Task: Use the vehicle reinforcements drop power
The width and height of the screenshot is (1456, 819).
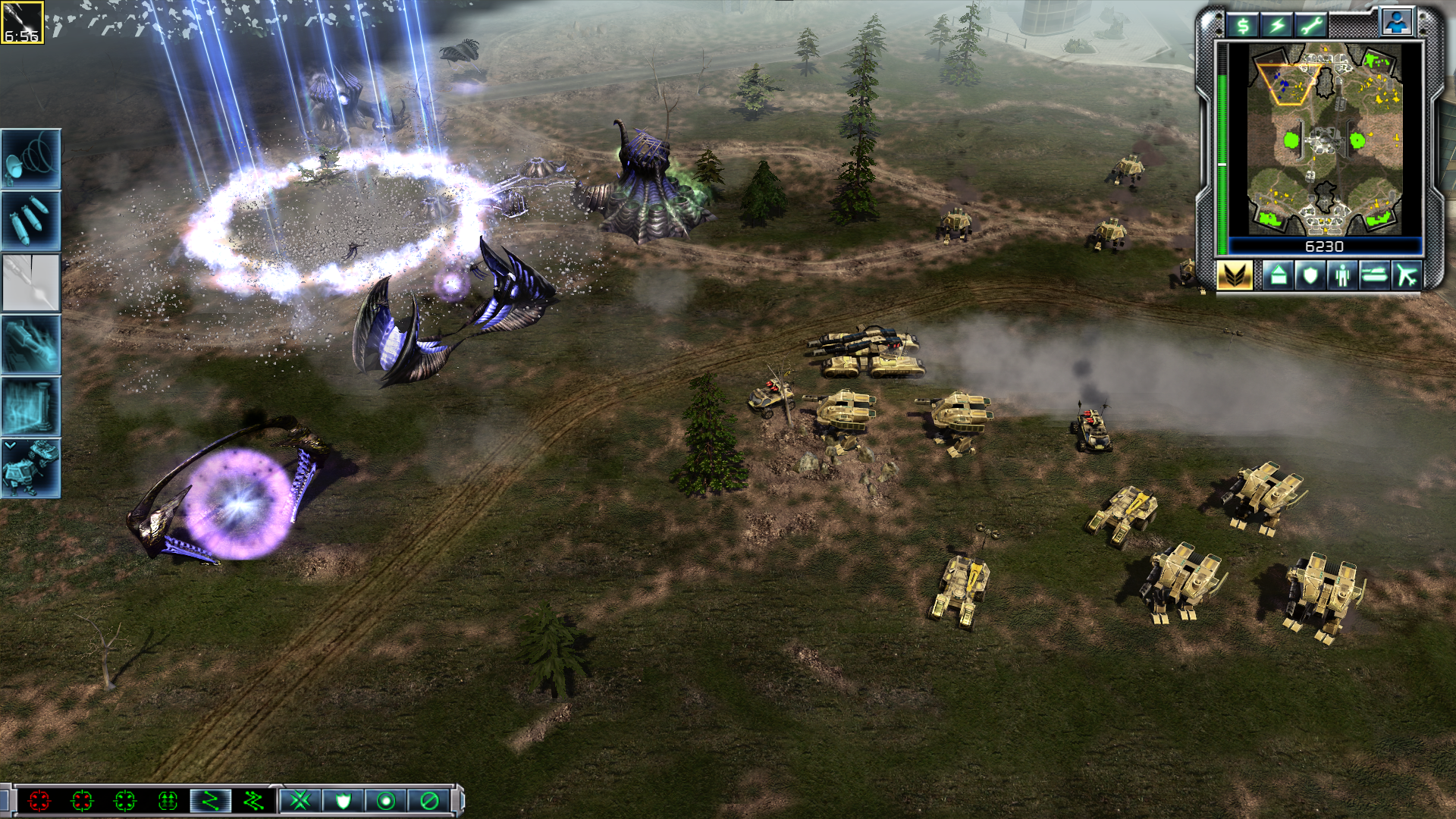Action: pos(31,469)
